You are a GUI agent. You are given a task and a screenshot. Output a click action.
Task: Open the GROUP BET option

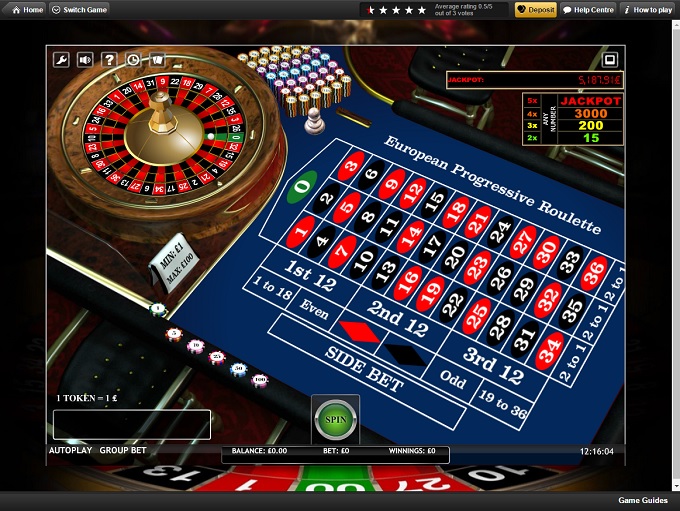[x=123, y=451]
